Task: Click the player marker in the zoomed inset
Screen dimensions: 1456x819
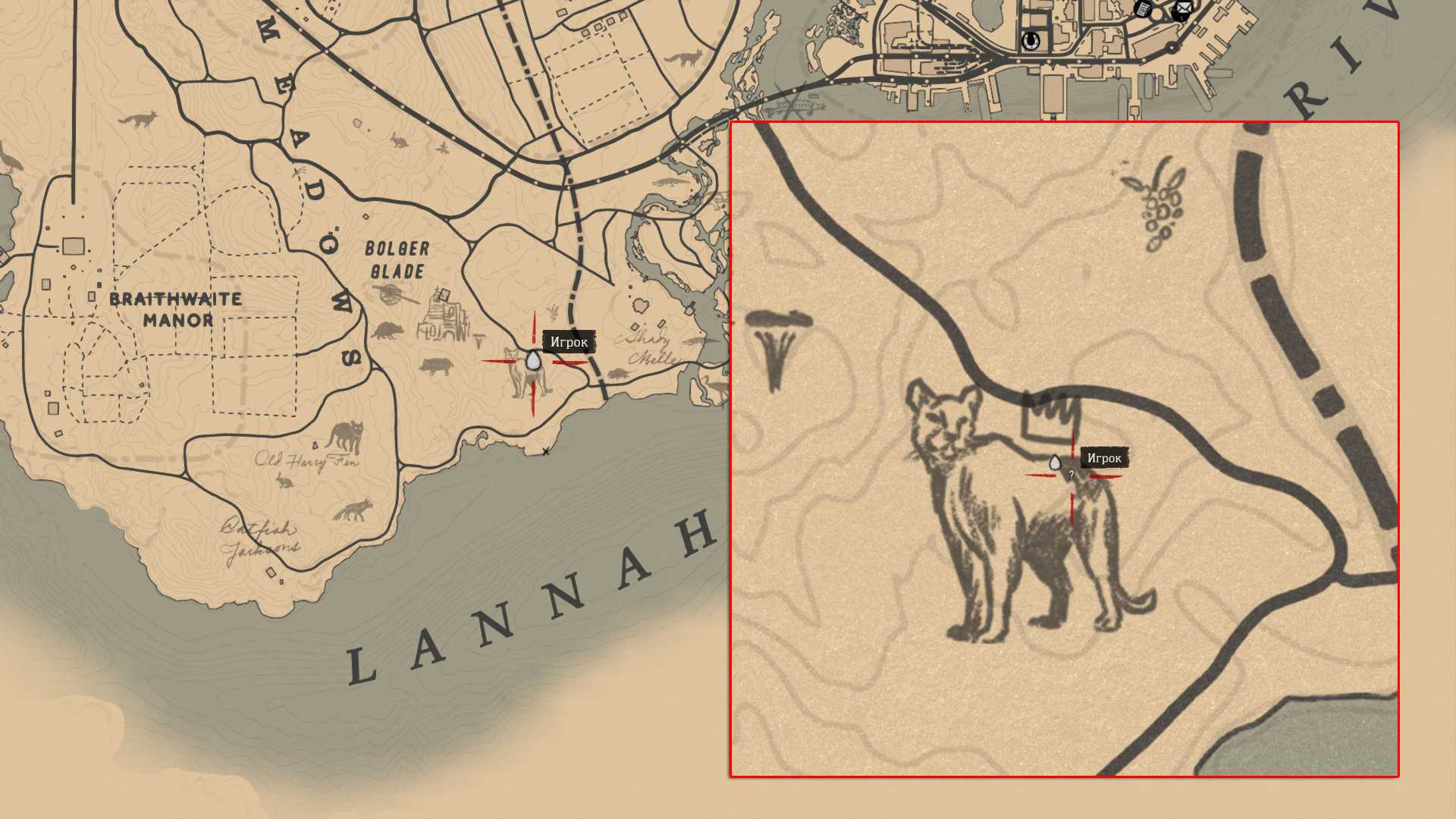Action: 1054,462
